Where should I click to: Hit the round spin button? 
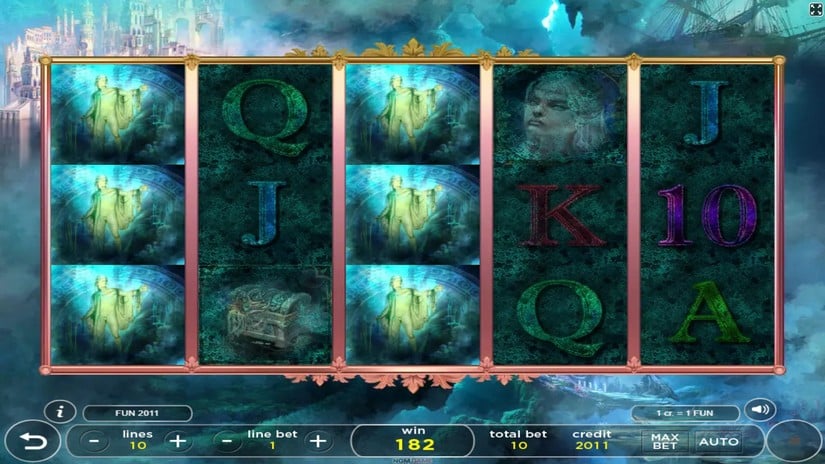coord(795,441)
